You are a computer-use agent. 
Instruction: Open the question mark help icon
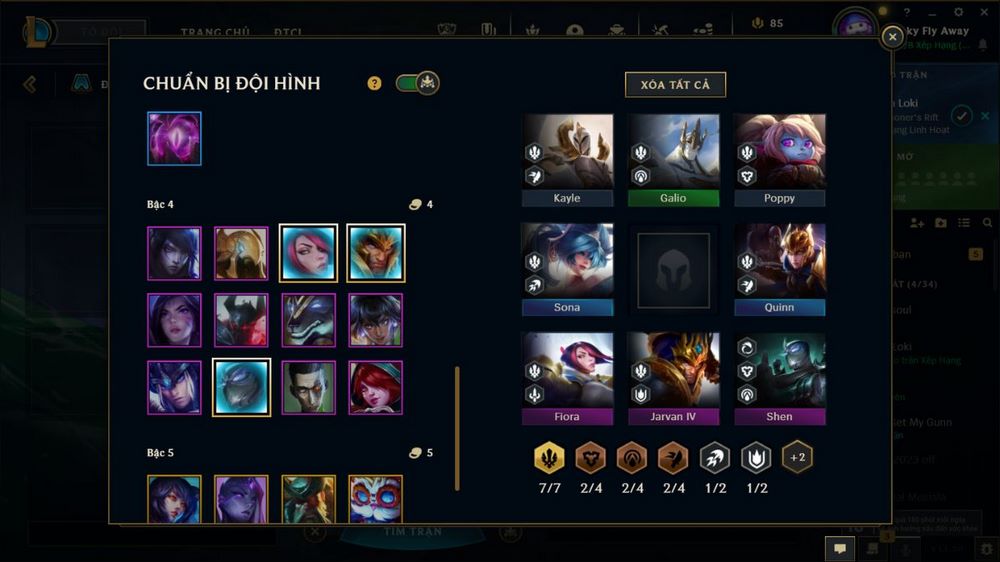pos(375,83)
